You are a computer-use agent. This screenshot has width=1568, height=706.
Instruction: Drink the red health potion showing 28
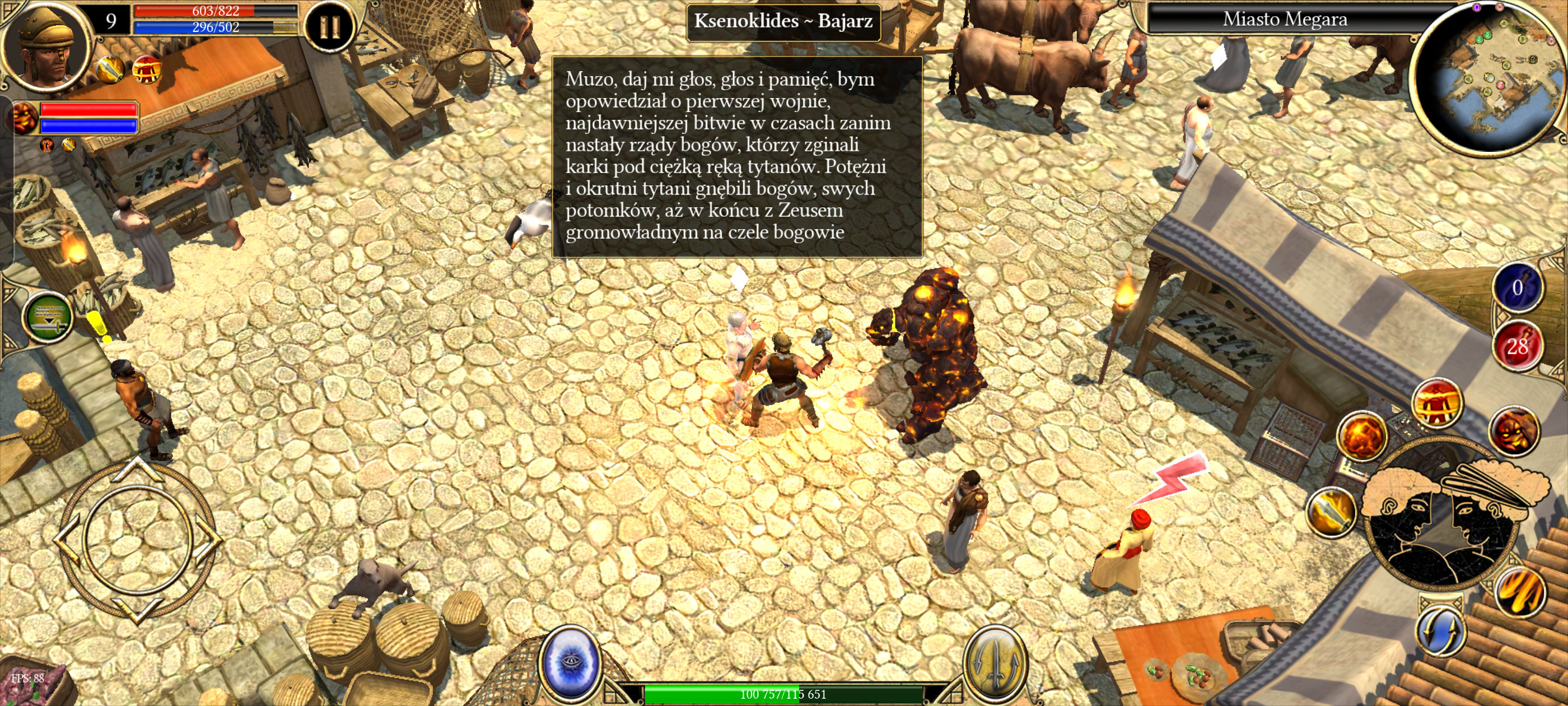point(1516,347)
